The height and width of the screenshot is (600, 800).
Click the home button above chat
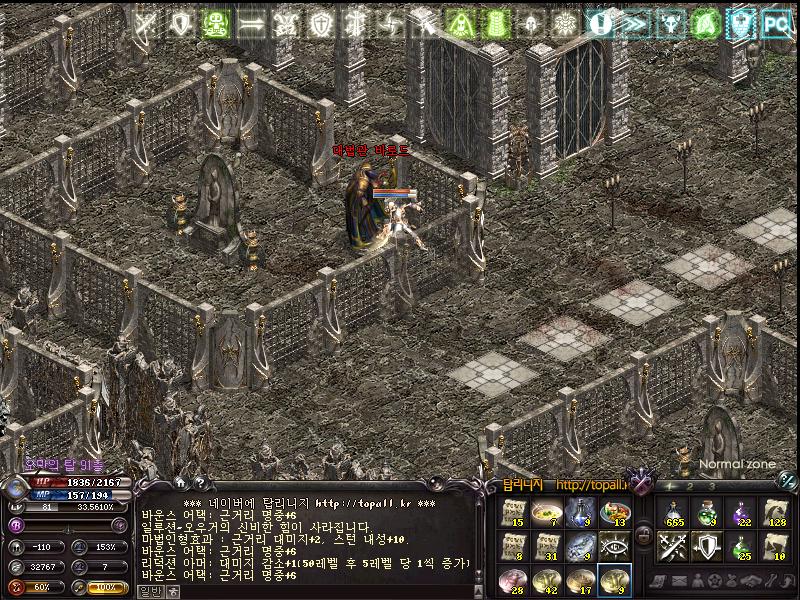point(180,483)
